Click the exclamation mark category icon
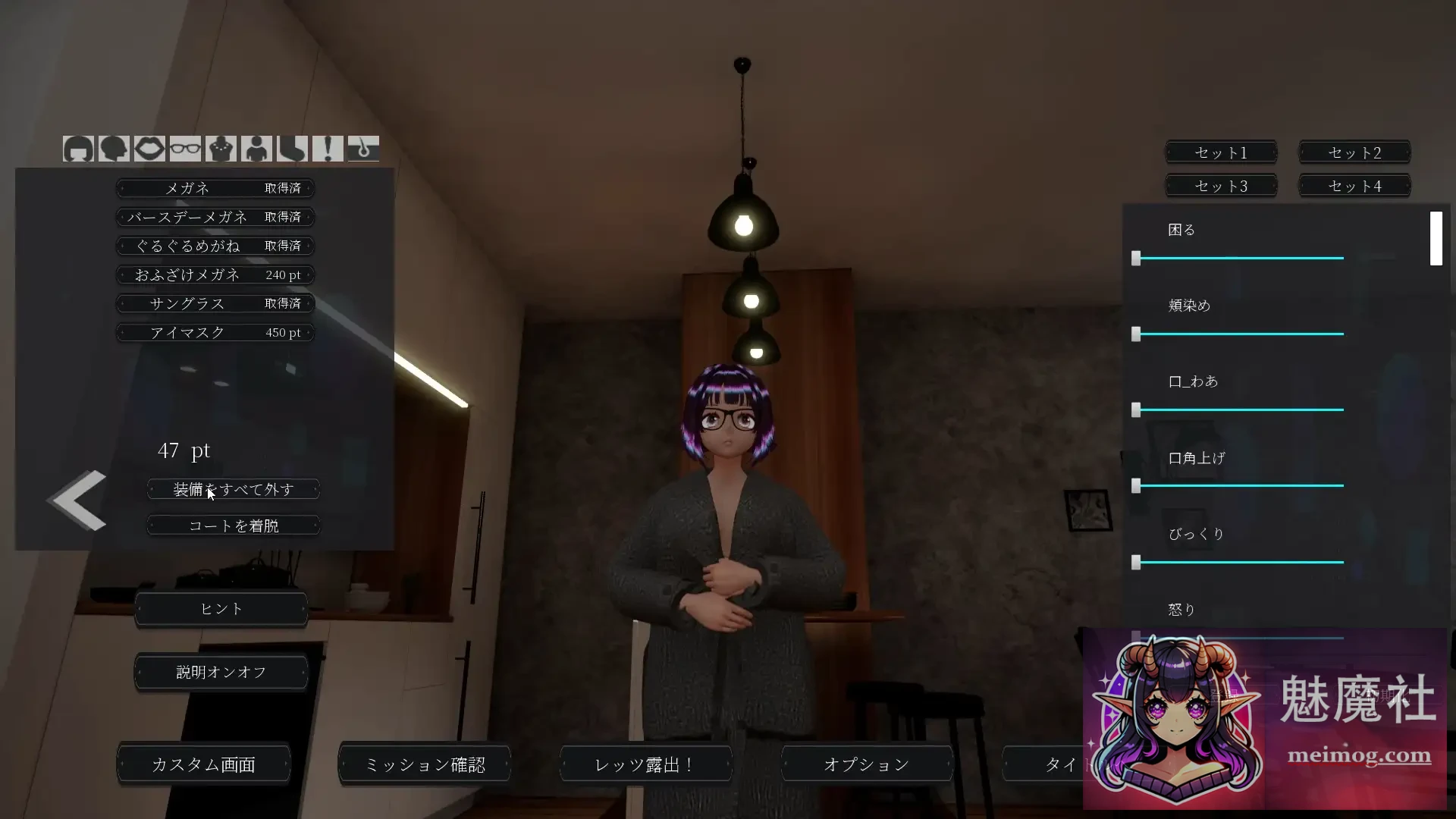 [x=328, y=149]
